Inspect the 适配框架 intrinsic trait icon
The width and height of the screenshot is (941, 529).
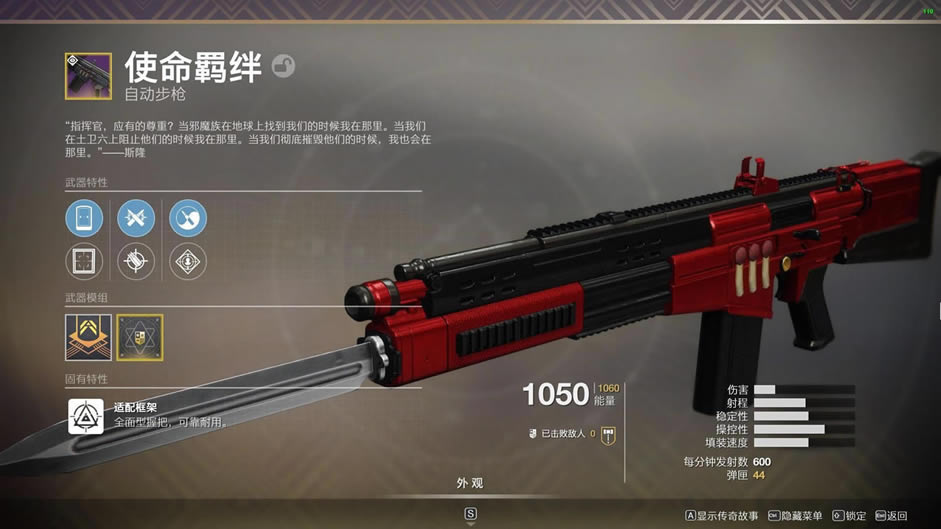click(86, 416)
